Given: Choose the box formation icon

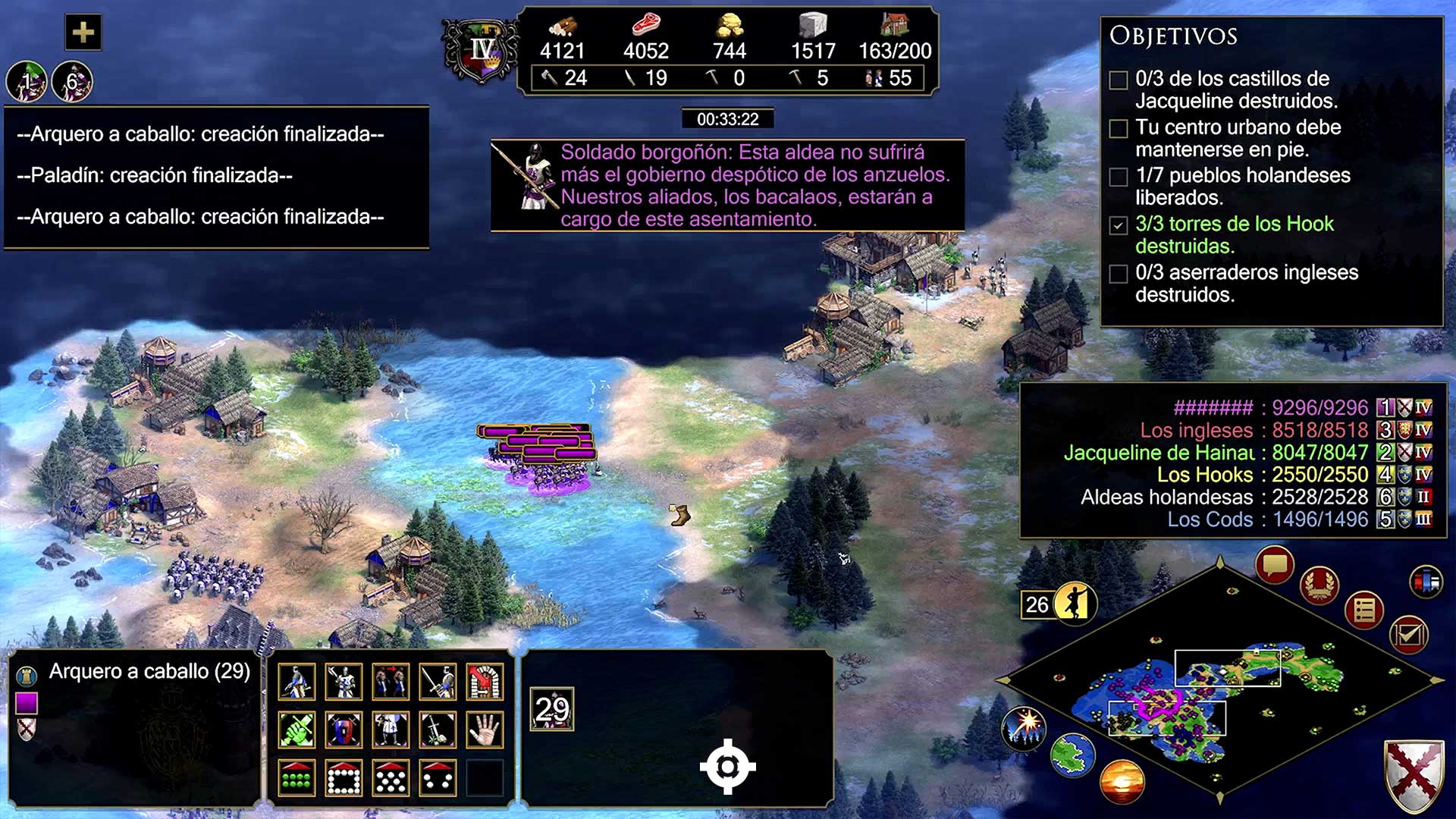Looking at the screenshot, I should coord(344,778).
